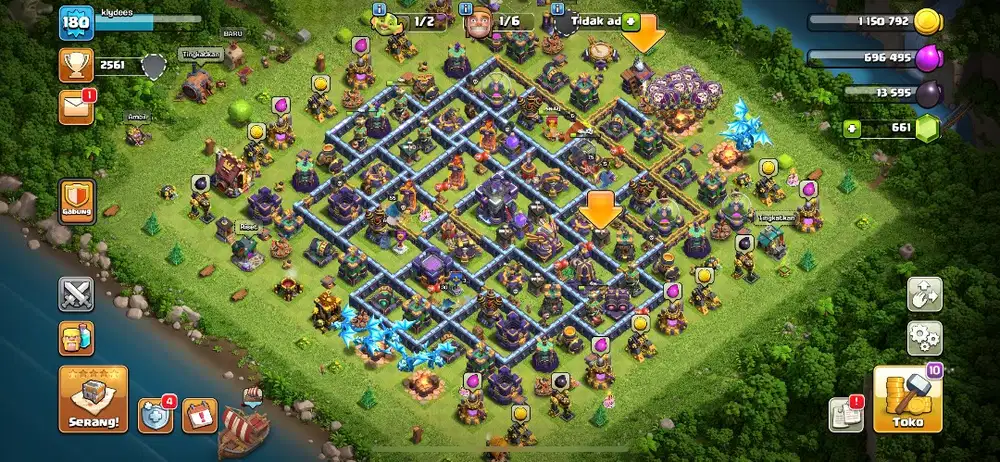Open the crossed swords war menu
Screen dimensions: 1000x462
(x=76, y=295)
